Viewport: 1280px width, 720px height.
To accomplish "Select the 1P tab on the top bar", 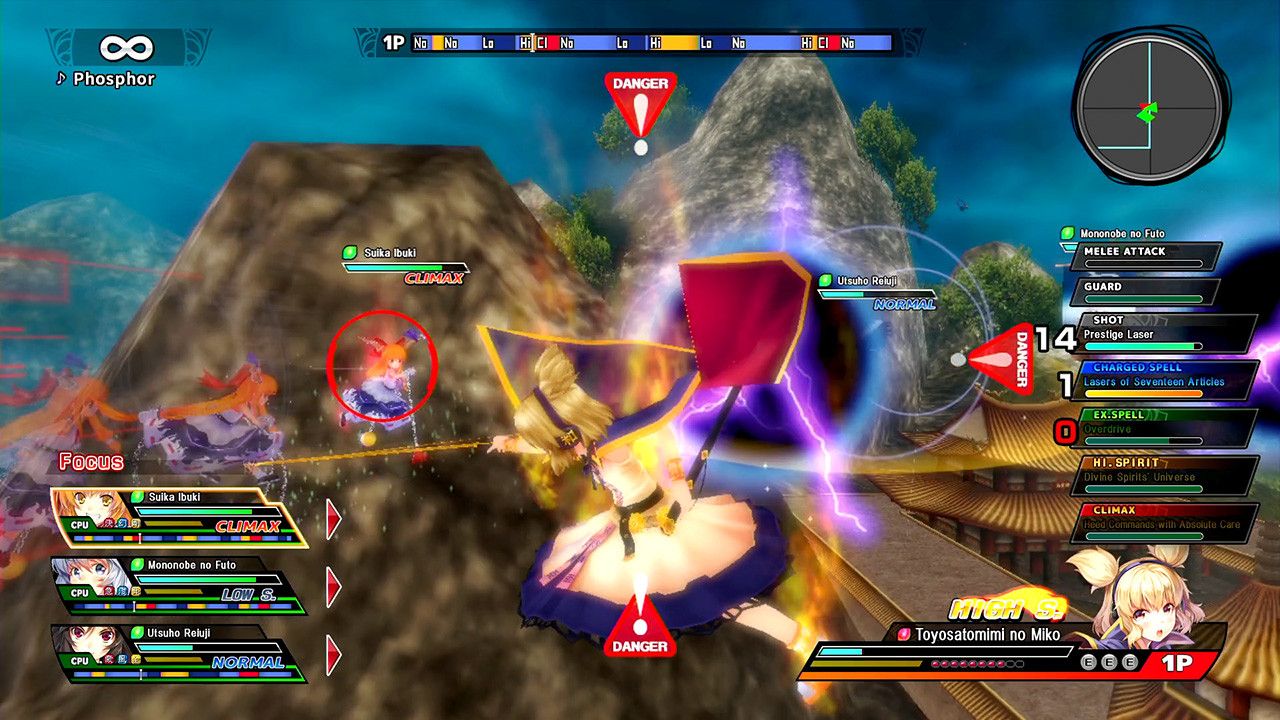I will [391, 42].
